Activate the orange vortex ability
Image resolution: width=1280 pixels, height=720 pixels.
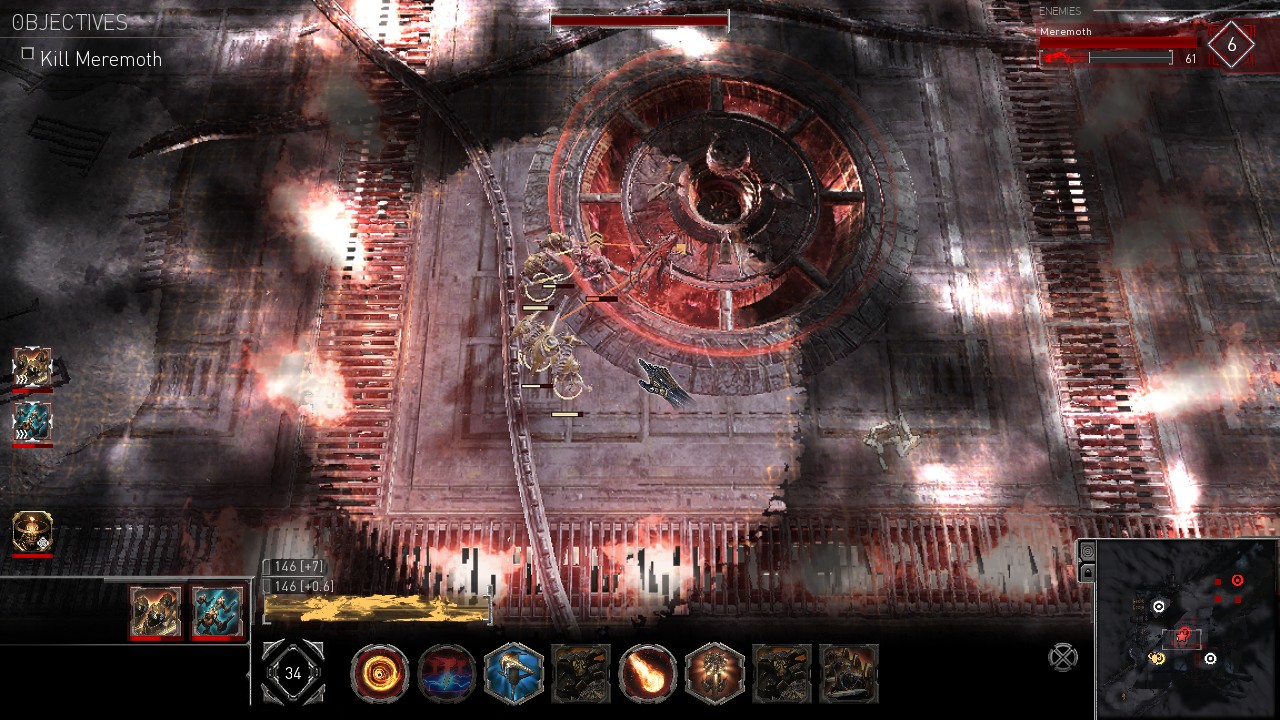380,674
